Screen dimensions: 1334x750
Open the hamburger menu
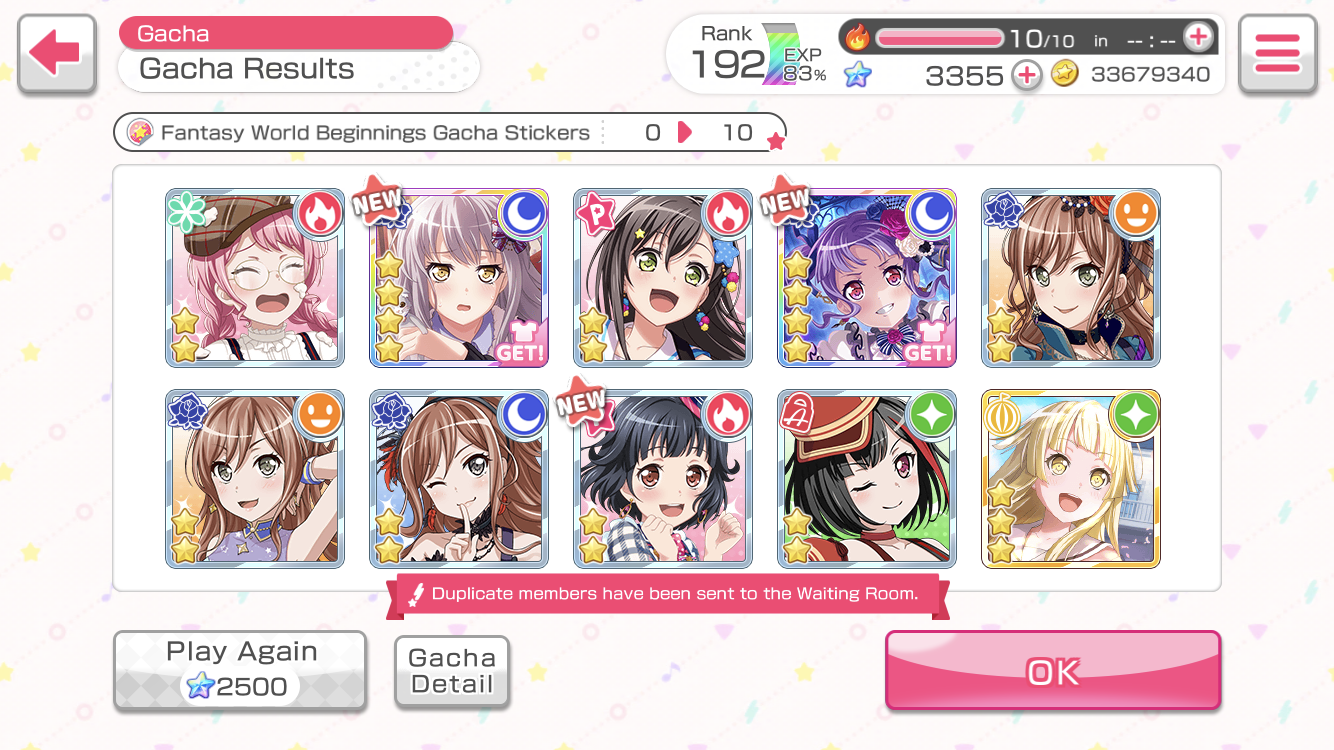point(1276,54)
